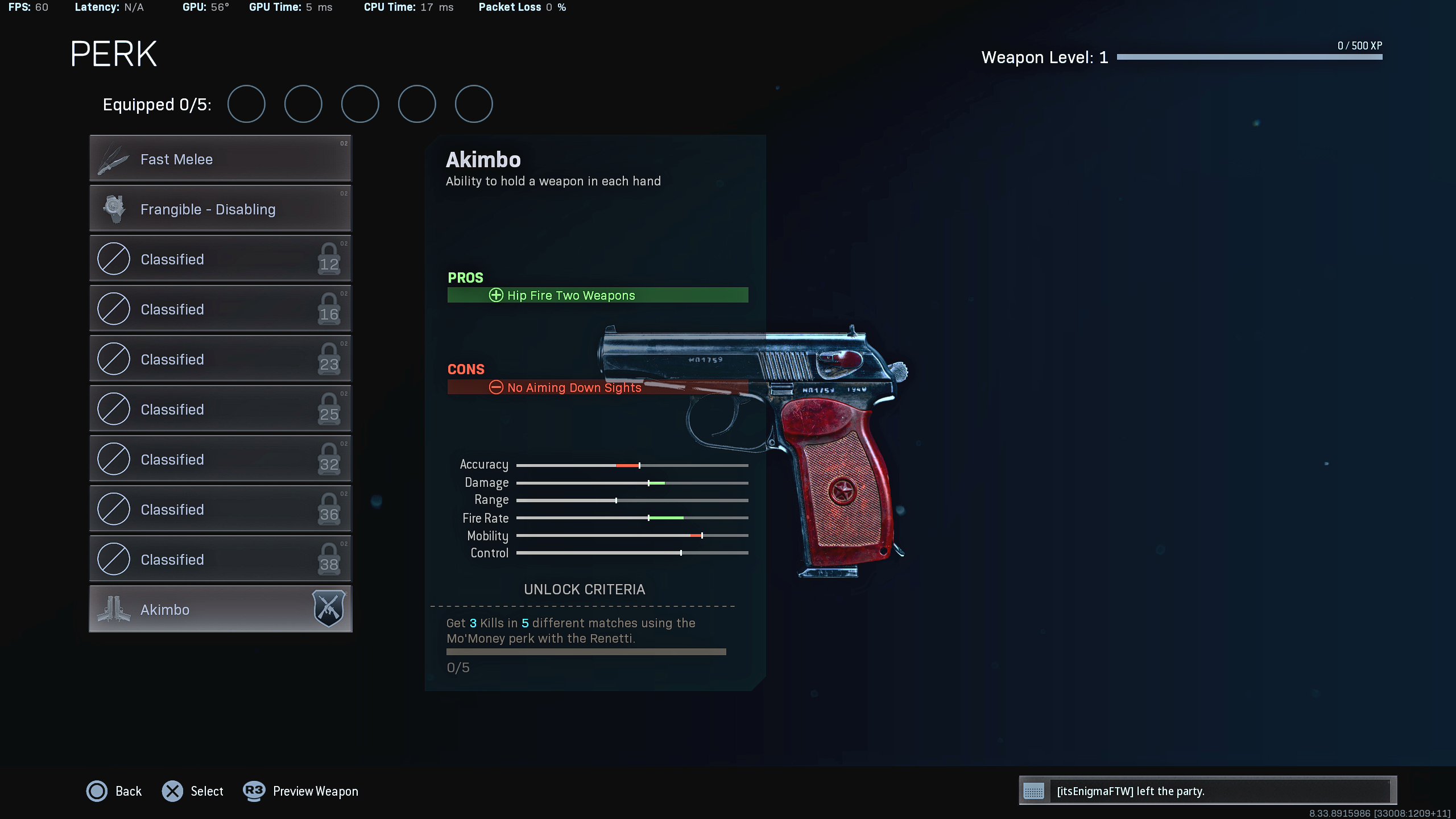Select the Akimbo dual-weapons icon

point(115,609)
